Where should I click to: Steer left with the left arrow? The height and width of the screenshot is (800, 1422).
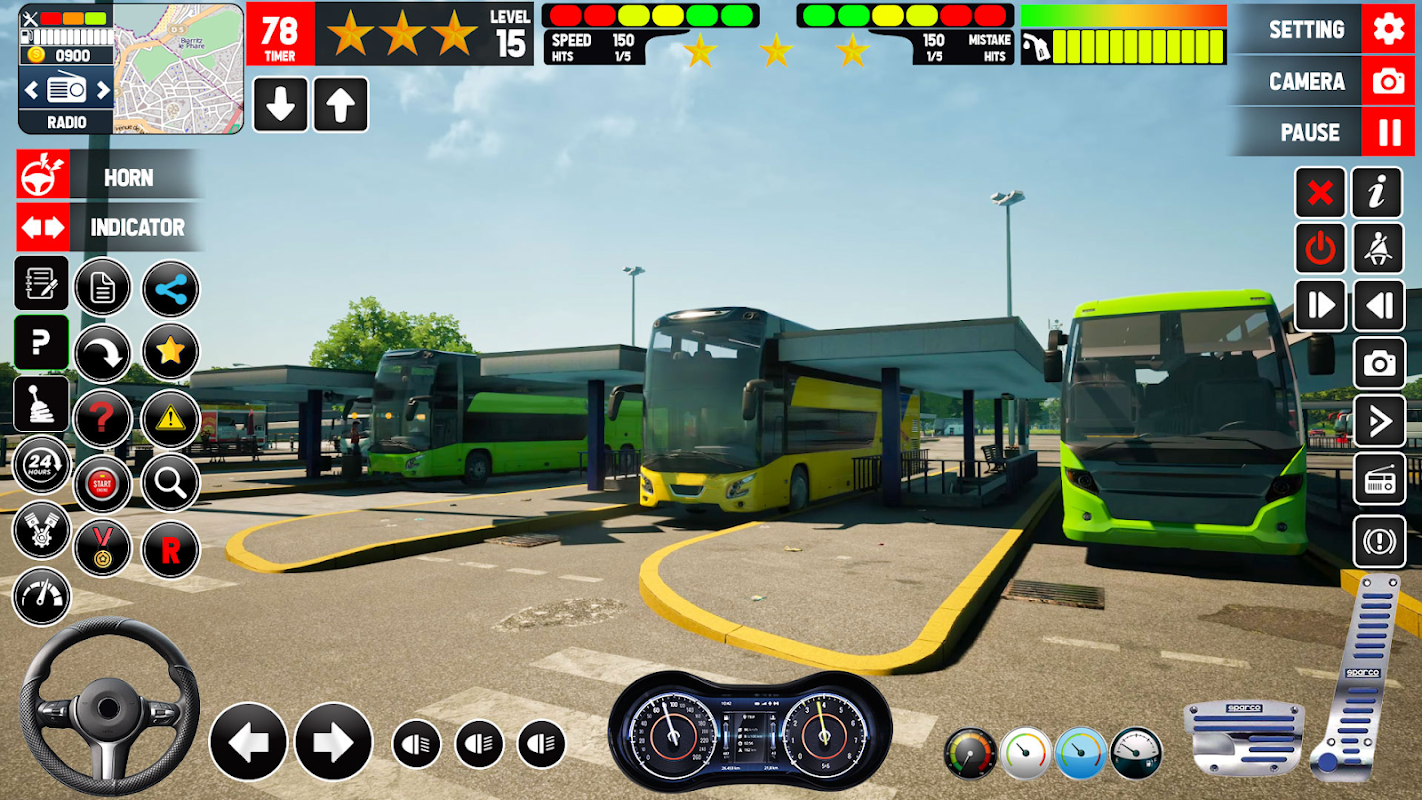point(248,741)
